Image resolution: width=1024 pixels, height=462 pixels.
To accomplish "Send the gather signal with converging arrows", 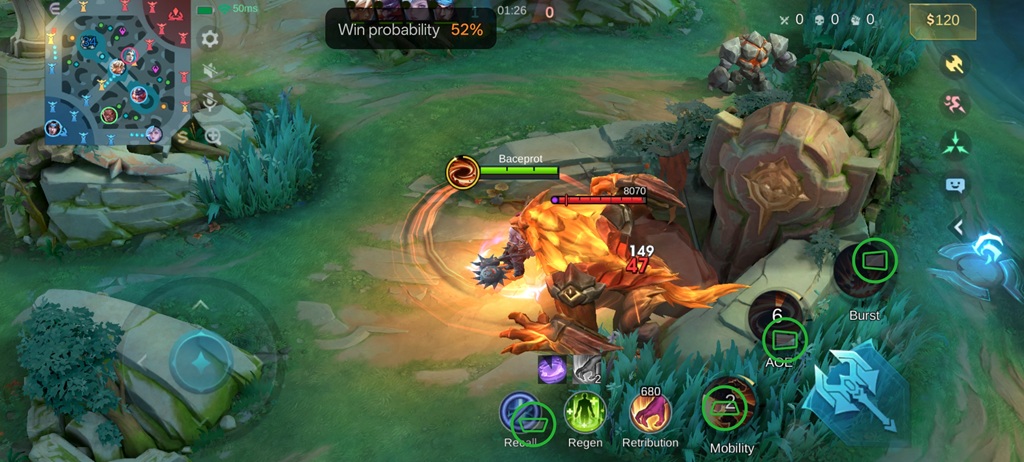I will pyautogui.click(x=955, y=144).
